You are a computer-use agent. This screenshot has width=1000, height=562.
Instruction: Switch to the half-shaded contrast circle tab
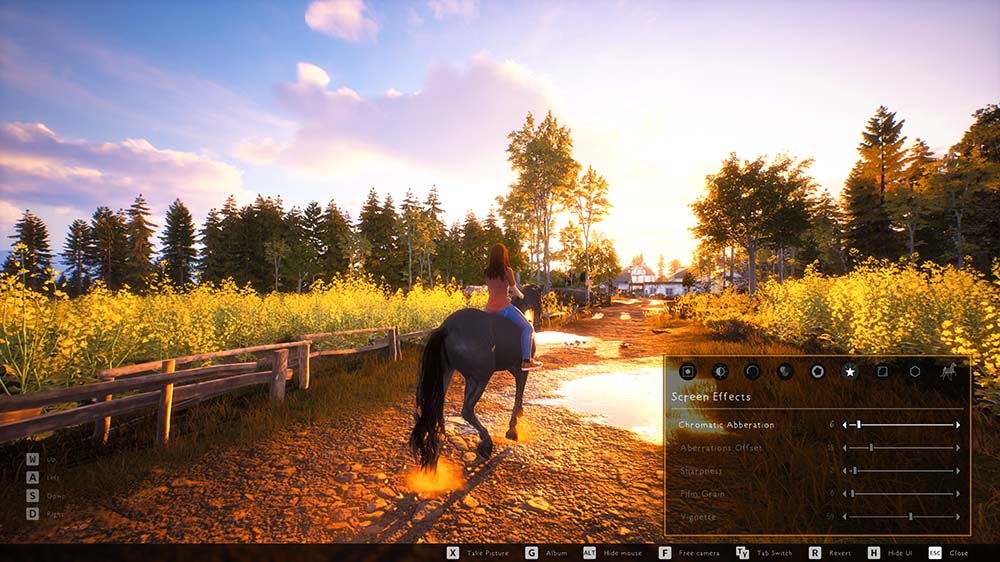coord(720,371)
